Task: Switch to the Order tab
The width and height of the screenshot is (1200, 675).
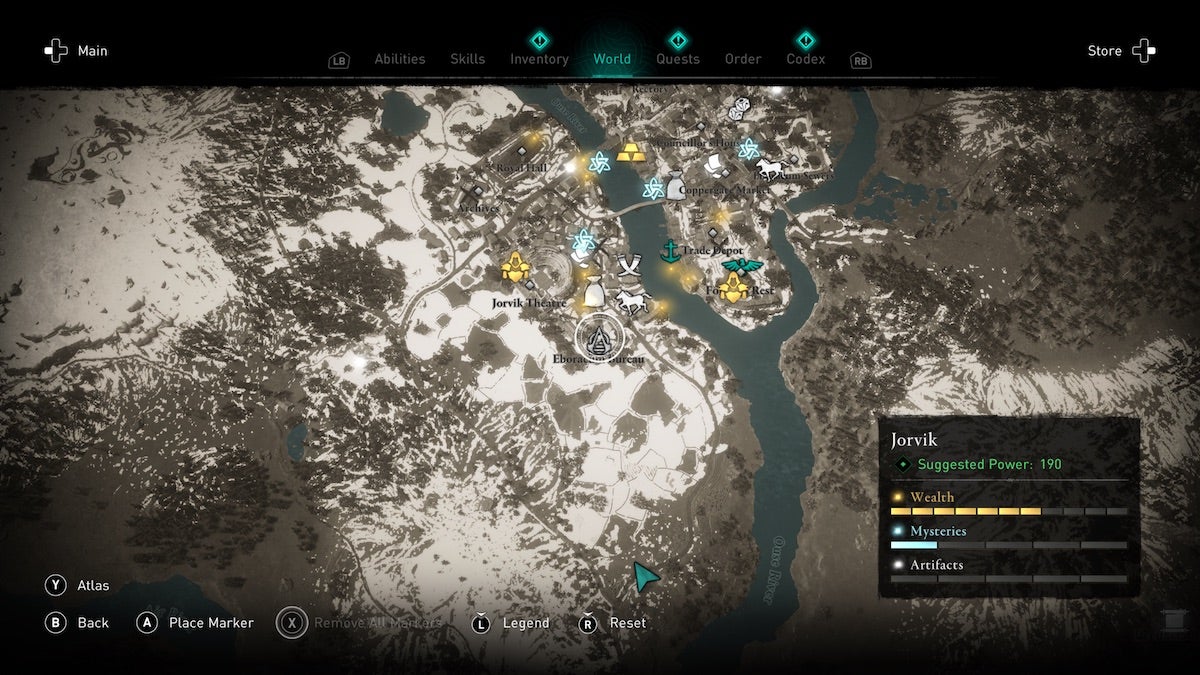Action: 743,59
